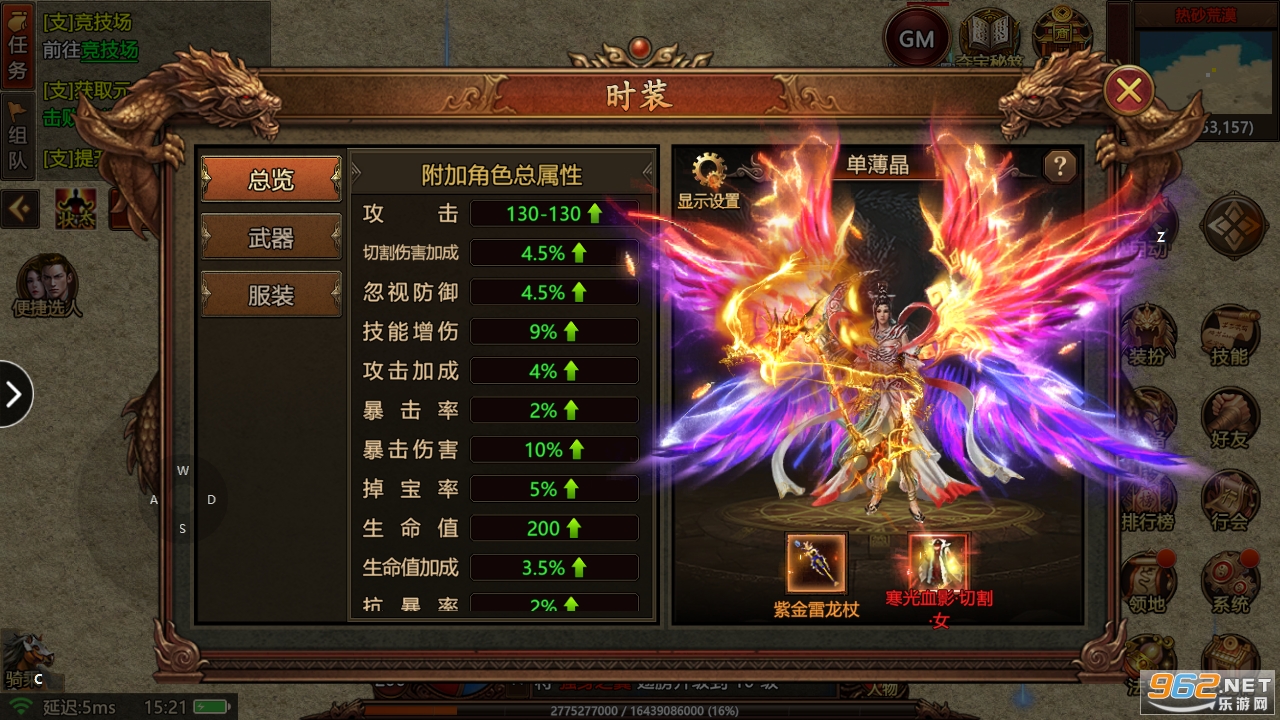Open the 系统 system menu
The height and width of the screenshot is (720, 1280).
pyautogui.click(x=1230, y=580)
